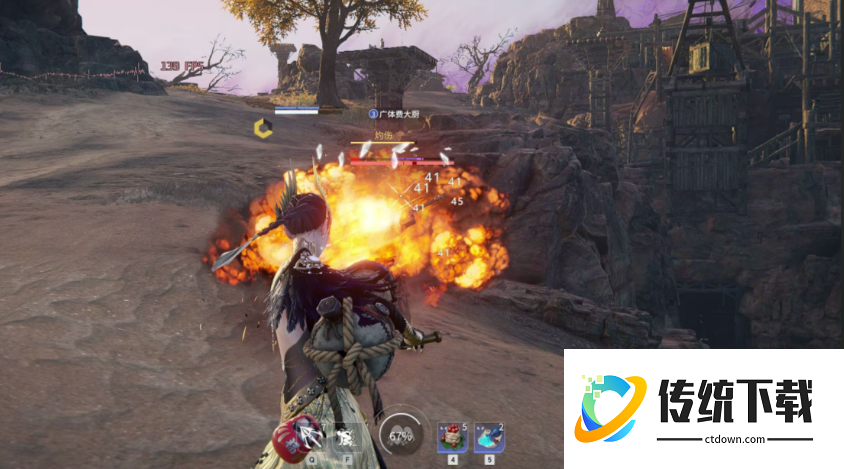
Task: Use the red berry basket item
Action: click(451, 437)
